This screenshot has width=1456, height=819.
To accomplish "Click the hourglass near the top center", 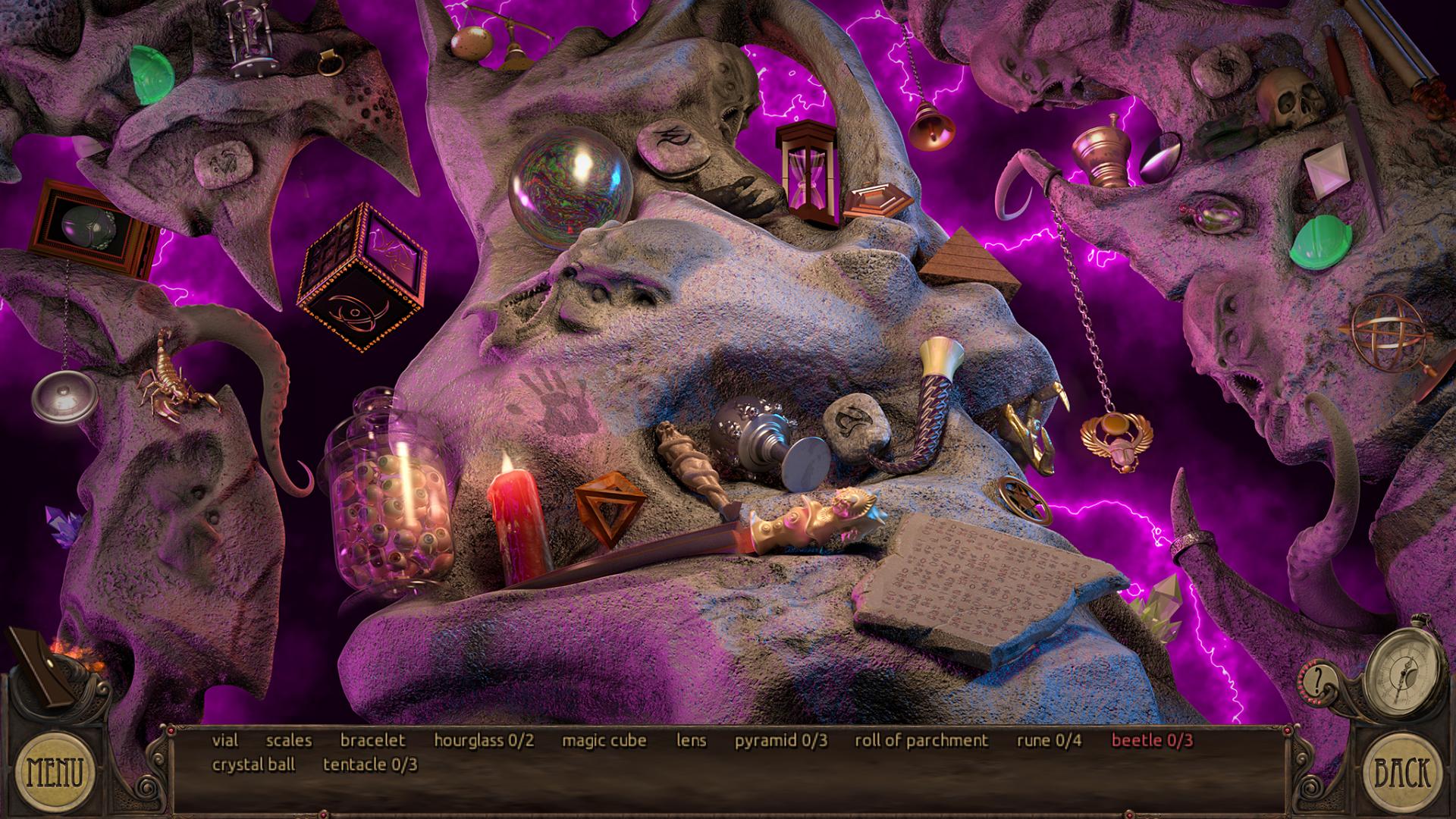I will 806,171.
